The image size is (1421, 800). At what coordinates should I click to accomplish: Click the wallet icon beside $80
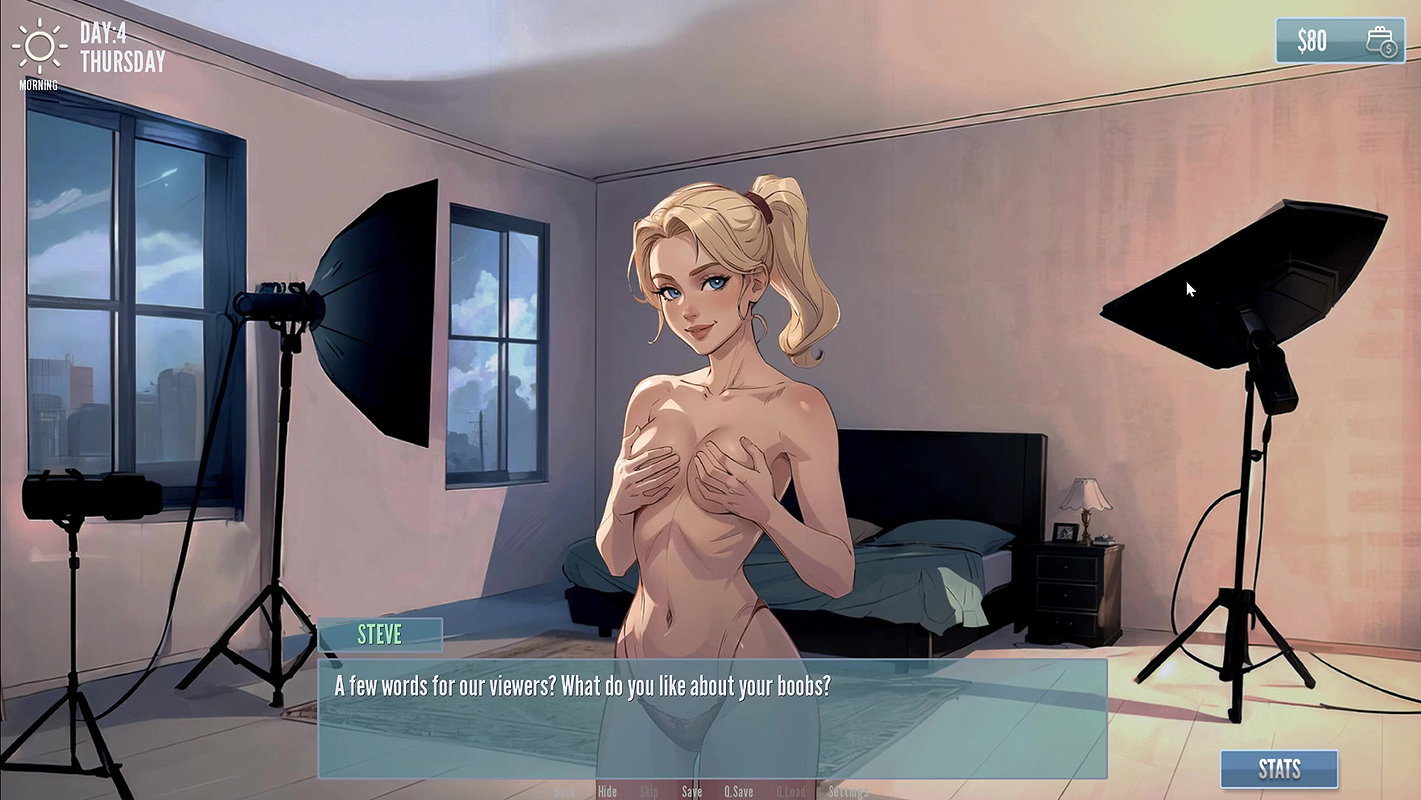point(1378,42)
